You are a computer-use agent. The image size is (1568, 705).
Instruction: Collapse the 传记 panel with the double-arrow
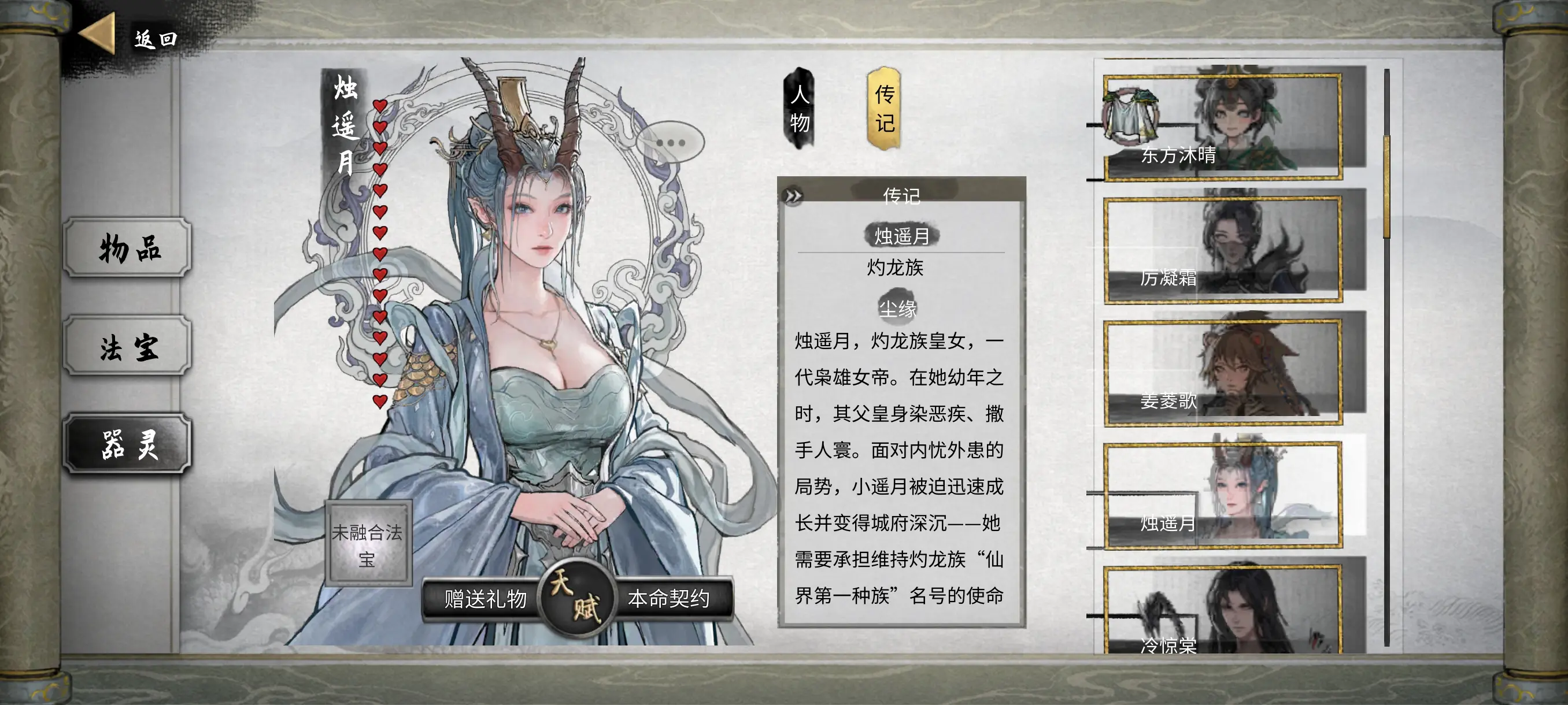pos(793,196)
